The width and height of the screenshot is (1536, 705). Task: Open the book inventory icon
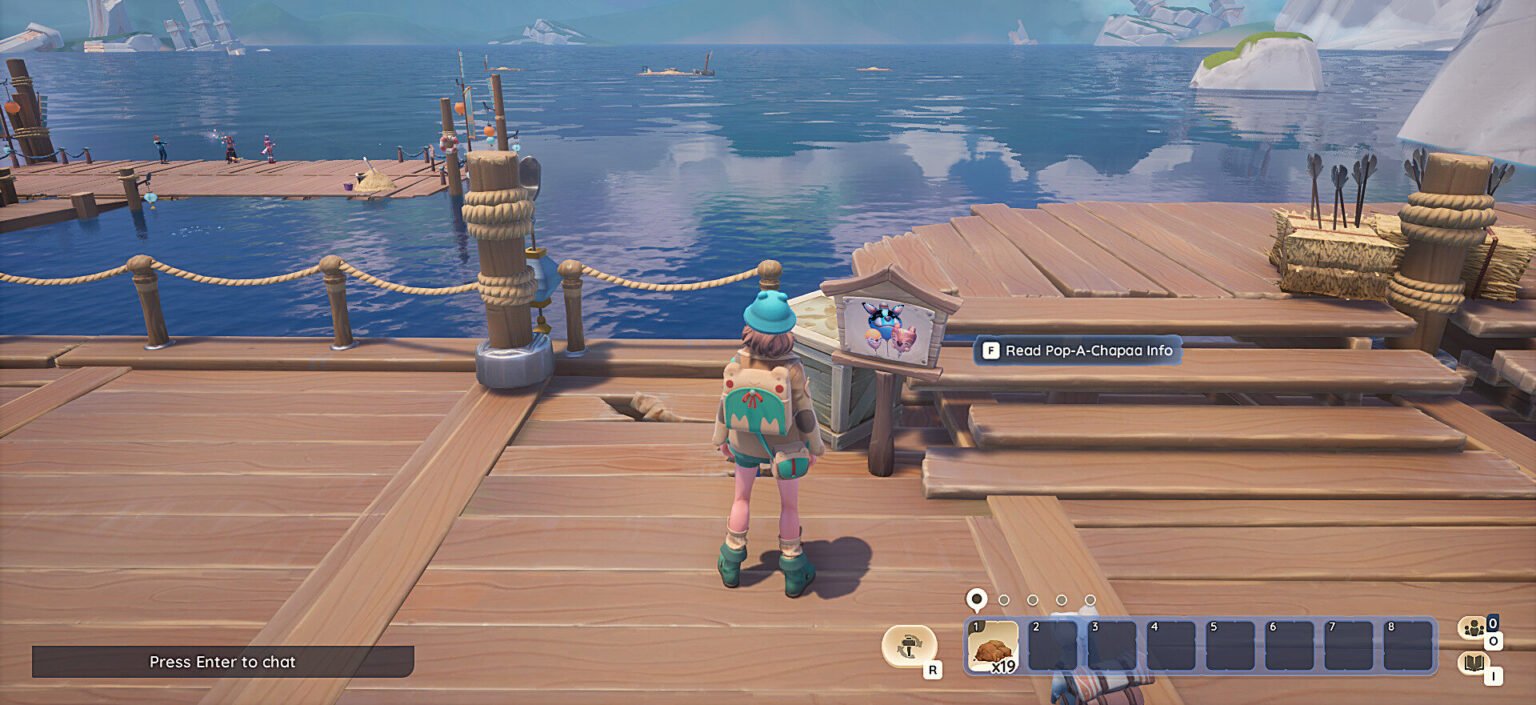pyautogui.click(x=1471, y=663)
